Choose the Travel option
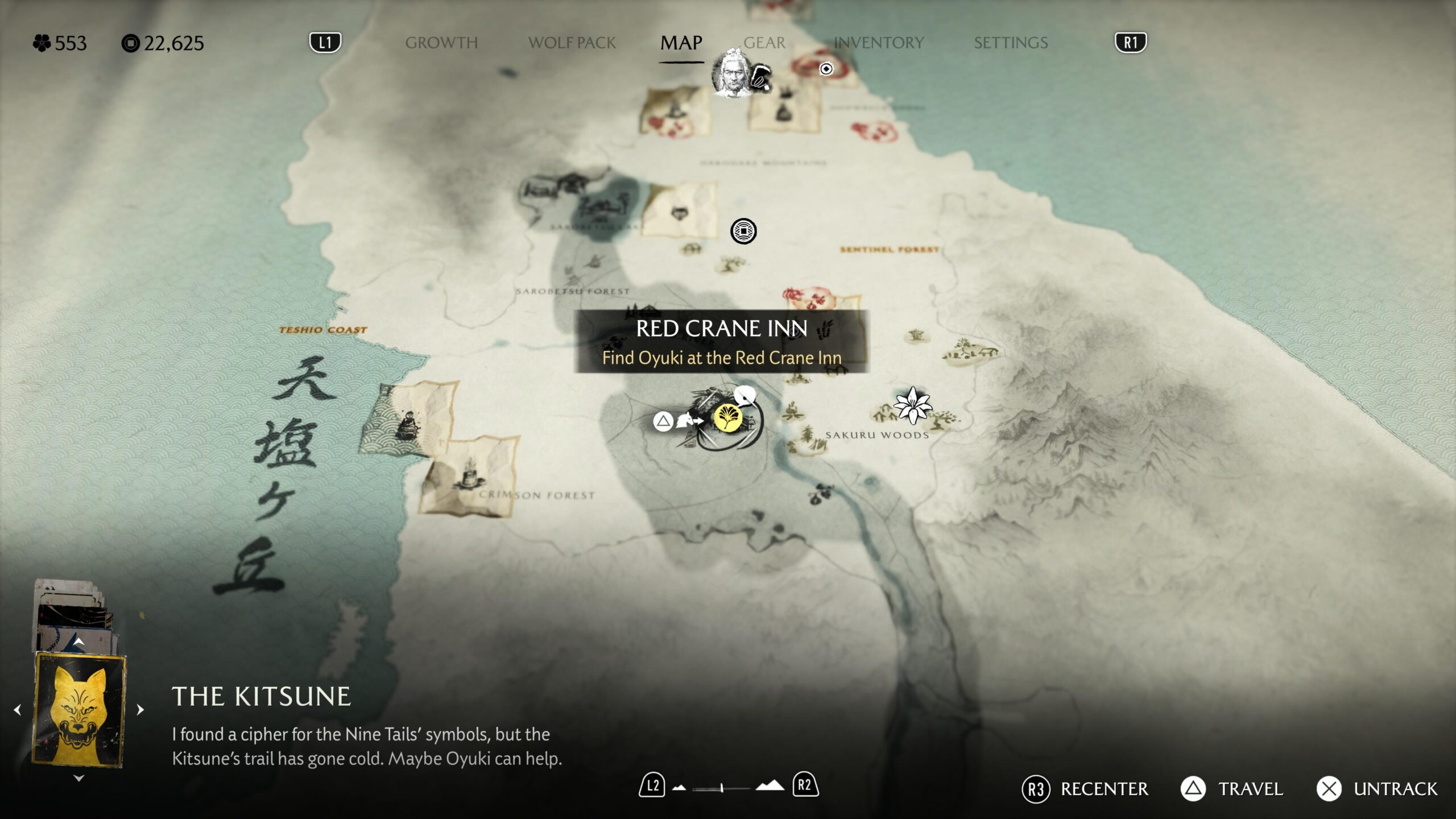 [1232, 789]
